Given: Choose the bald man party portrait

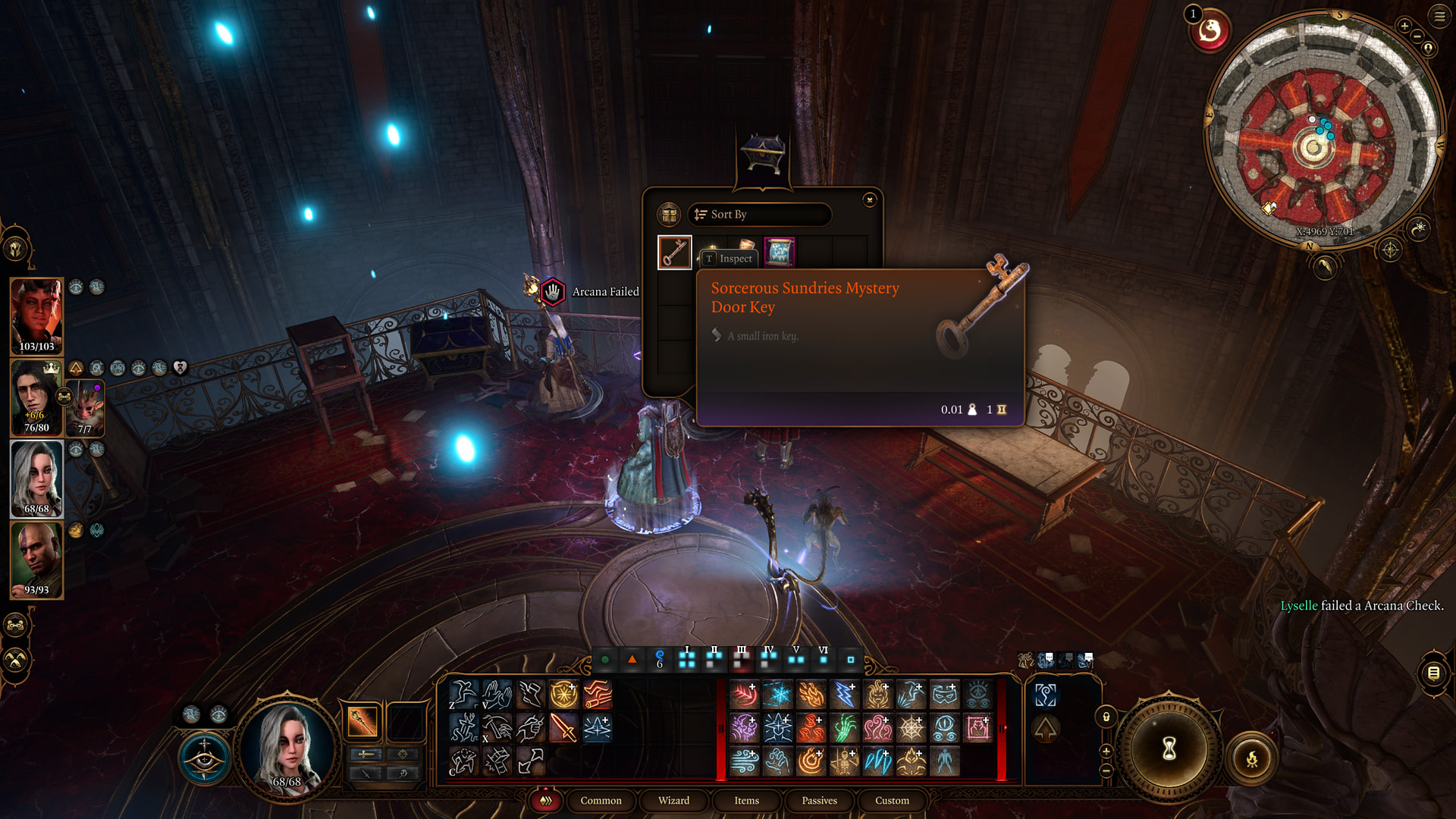Looking at the screenshot, I should tap(36, 560).
